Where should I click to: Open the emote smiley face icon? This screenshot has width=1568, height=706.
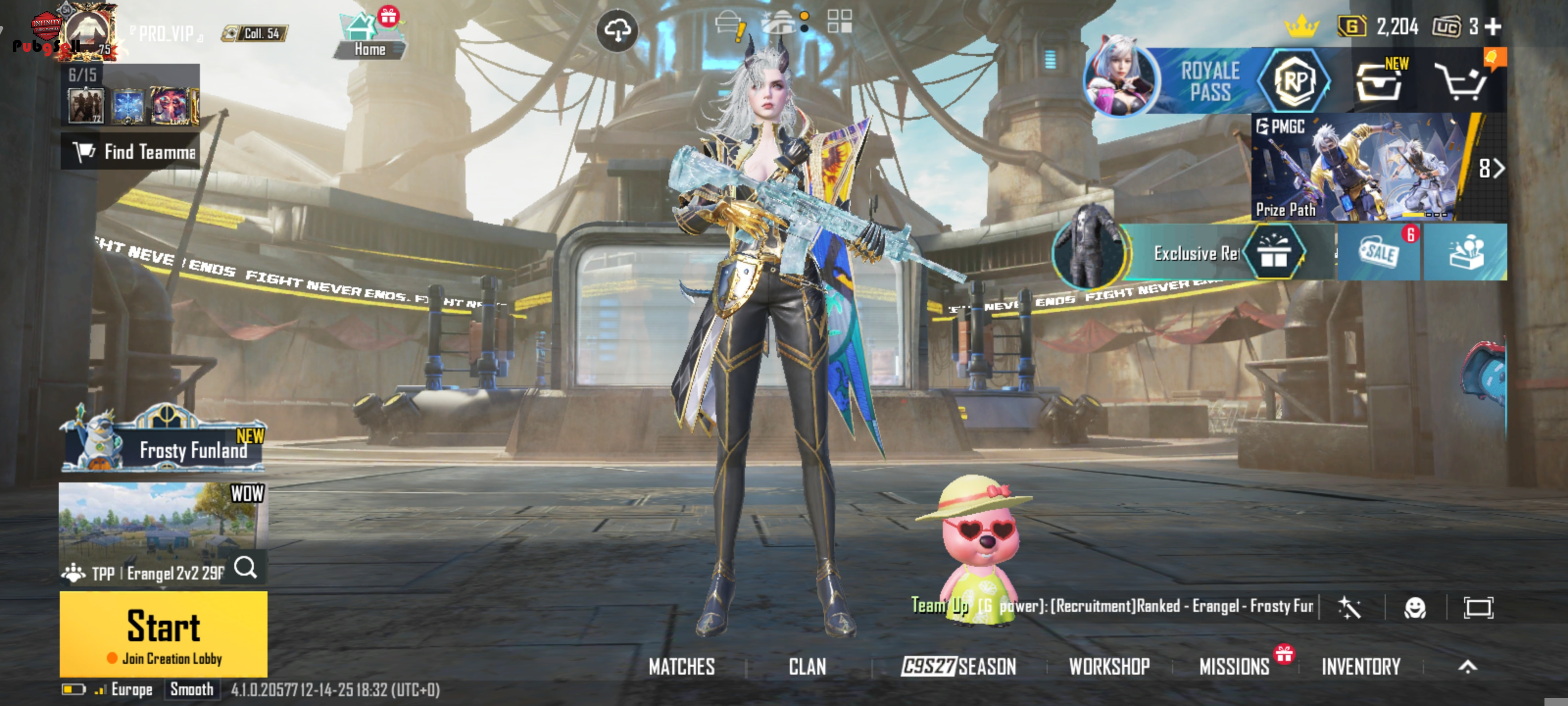point(1415,607)
